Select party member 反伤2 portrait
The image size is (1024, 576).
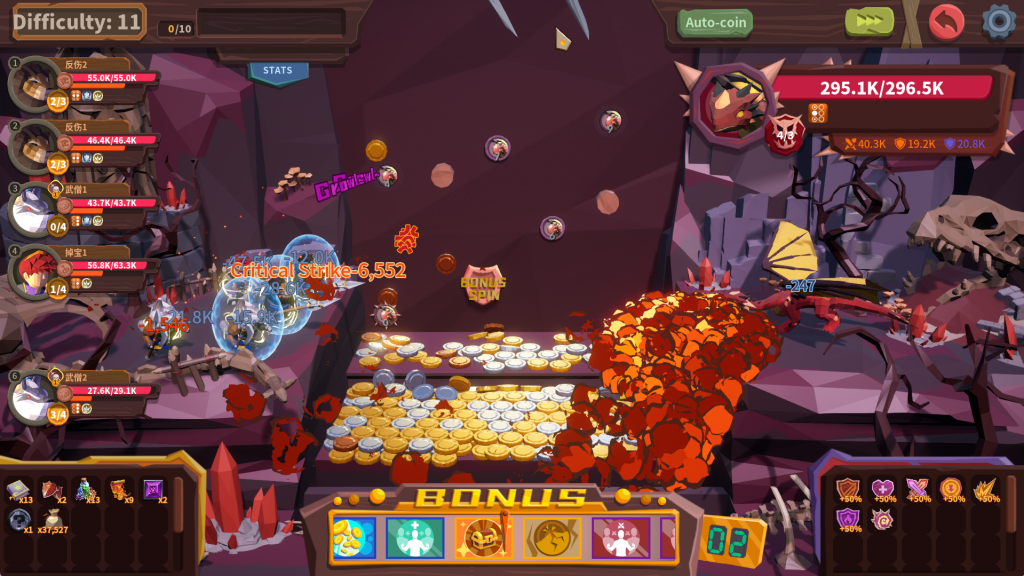(x=35, y=81)
